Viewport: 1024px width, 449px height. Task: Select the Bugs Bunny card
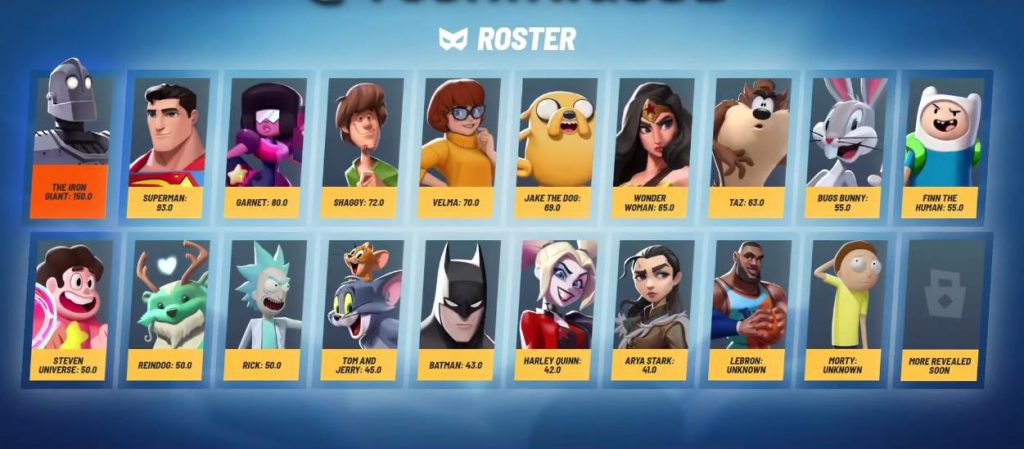[845, 146]
